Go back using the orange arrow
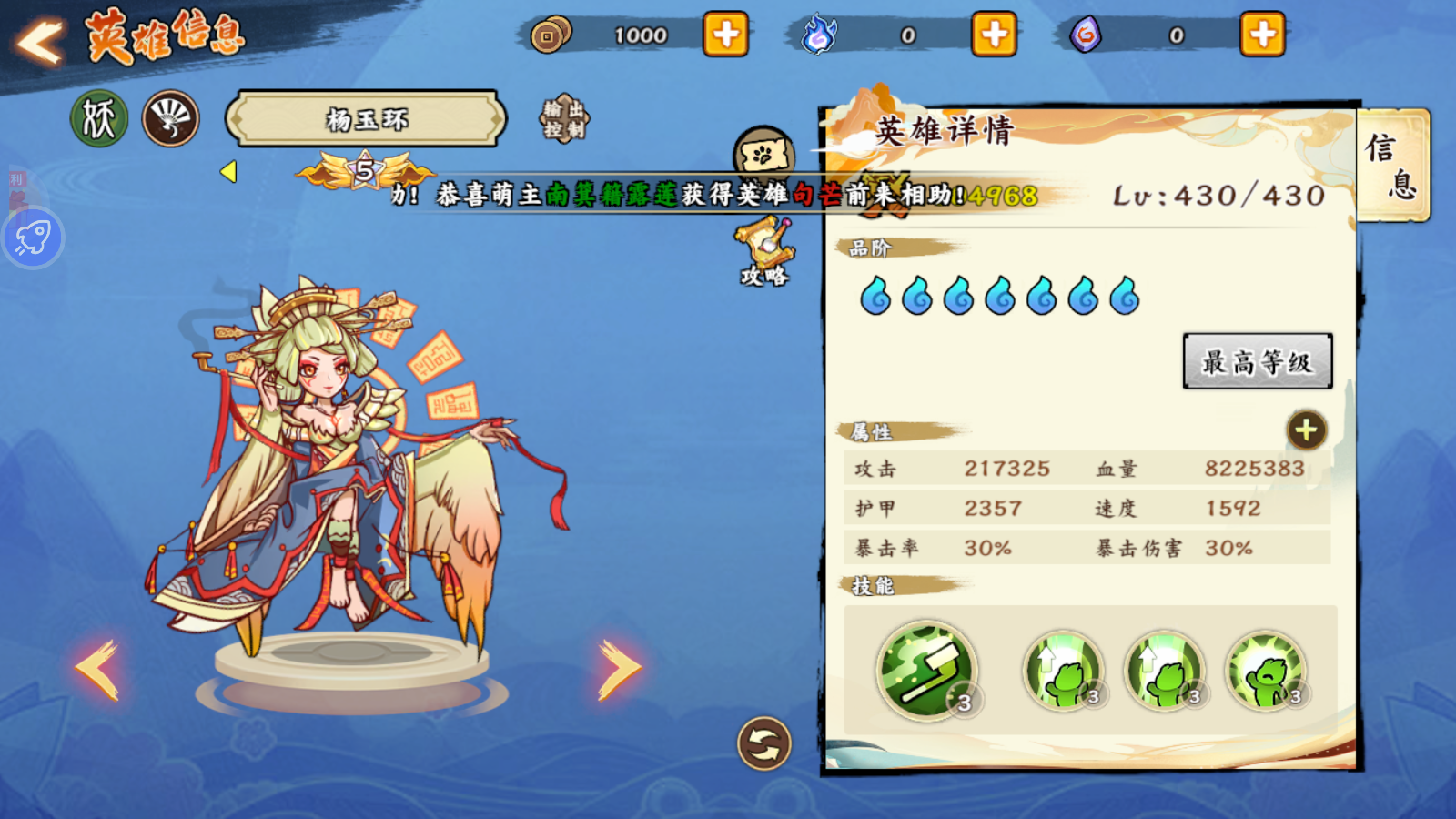The height and width of the screenshot is (819, 1456). pos(41,41)
